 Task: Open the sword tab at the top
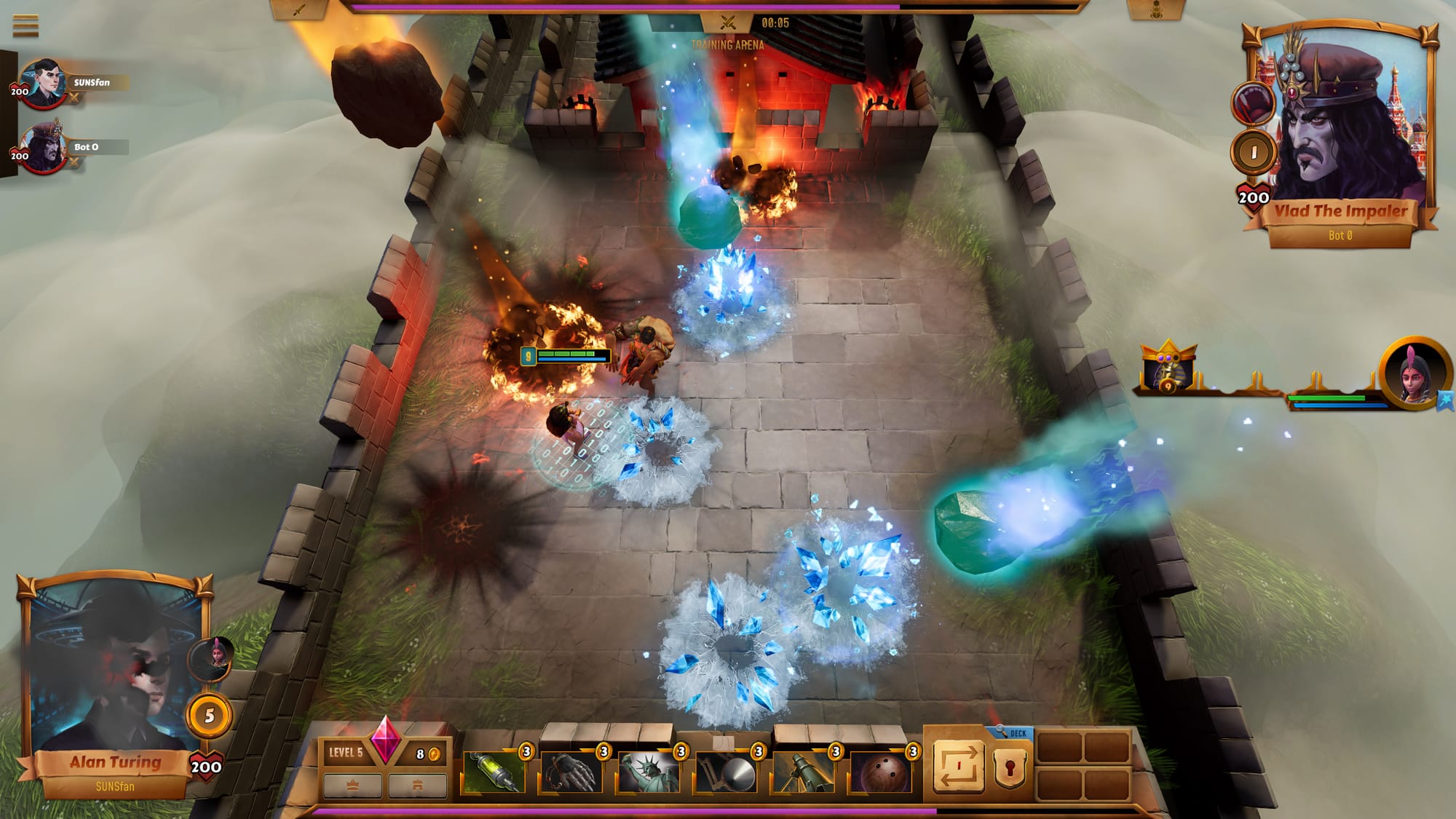click(299, 10)
